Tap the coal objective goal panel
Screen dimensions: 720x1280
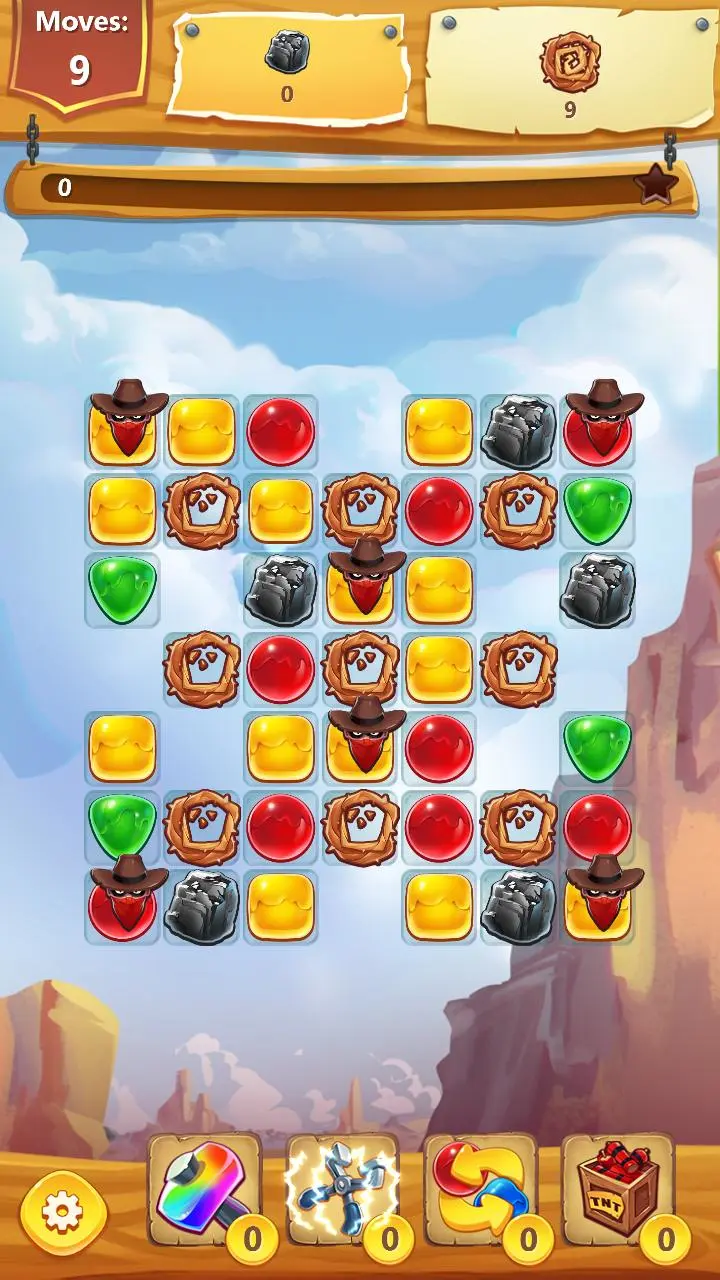point(287,65)
